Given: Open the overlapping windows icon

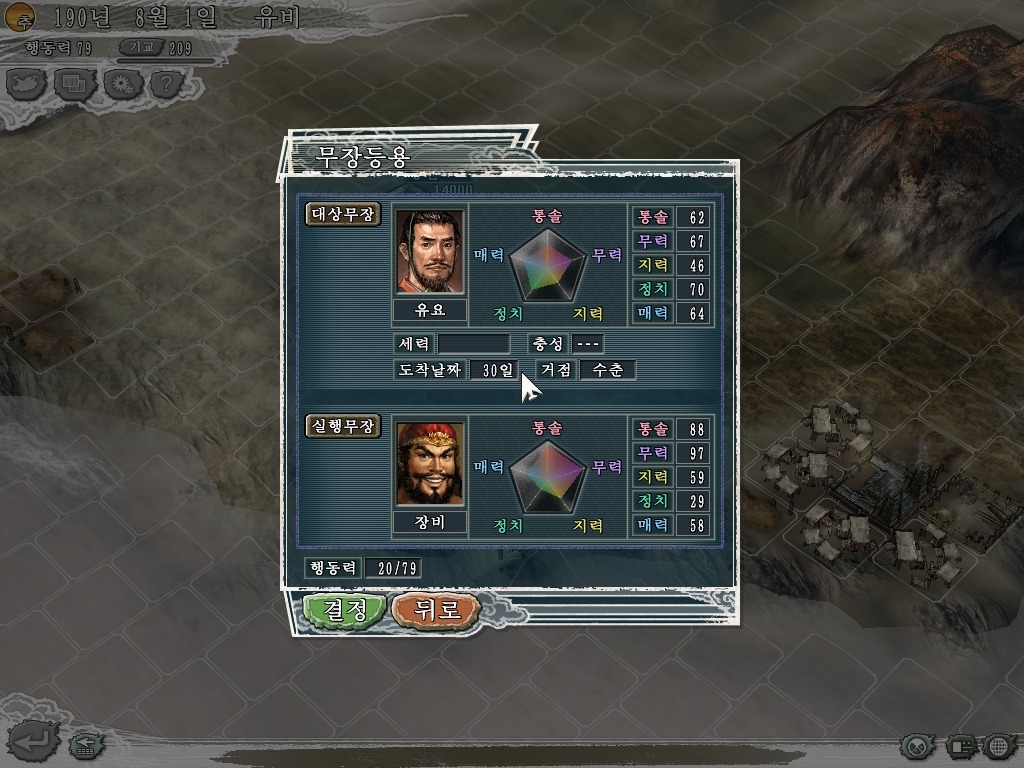Looking at the screenshot, I should [x=73, y=83].
